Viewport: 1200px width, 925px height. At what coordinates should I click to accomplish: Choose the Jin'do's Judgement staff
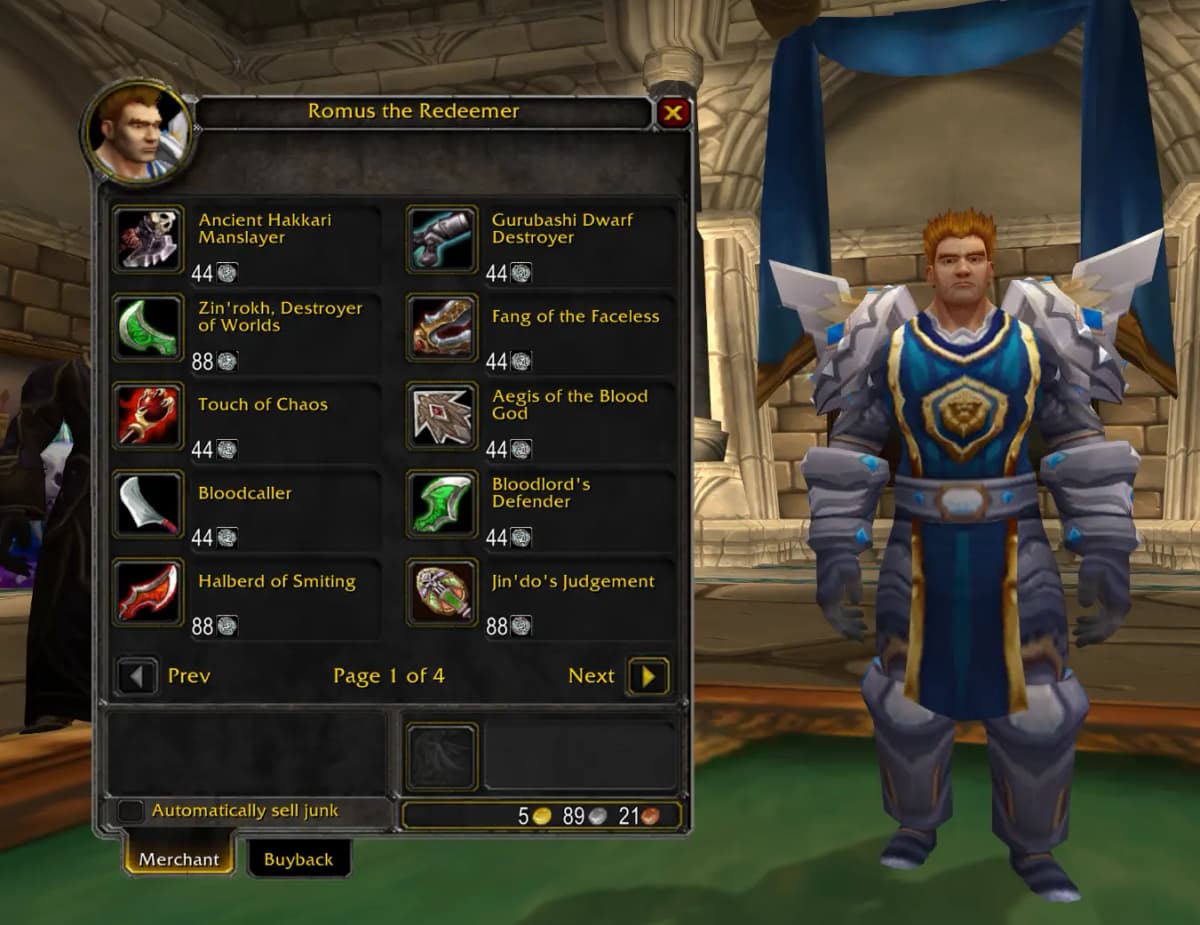pos(442,592)
